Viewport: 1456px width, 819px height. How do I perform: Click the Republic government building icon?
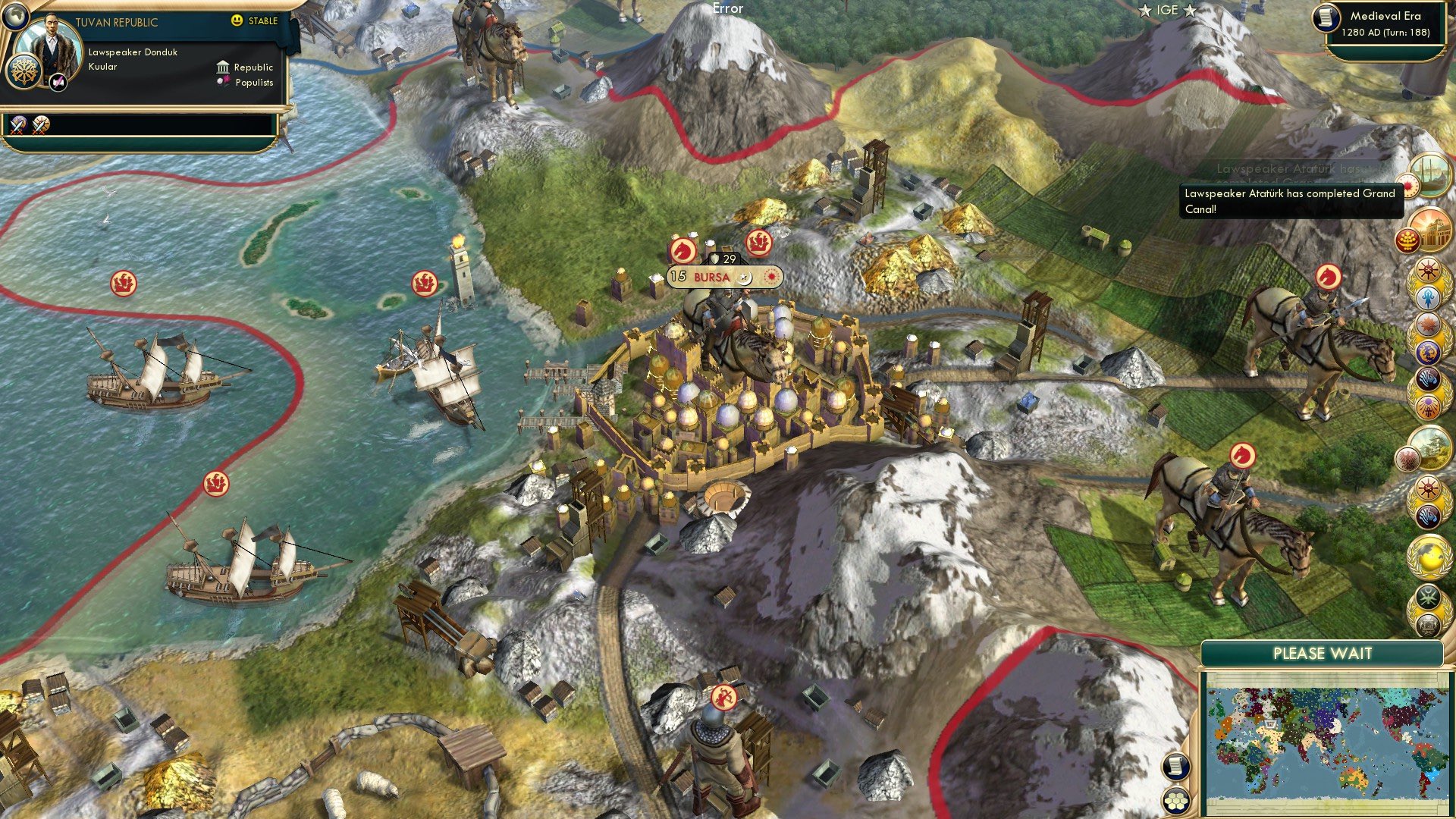tap(224, 68)
